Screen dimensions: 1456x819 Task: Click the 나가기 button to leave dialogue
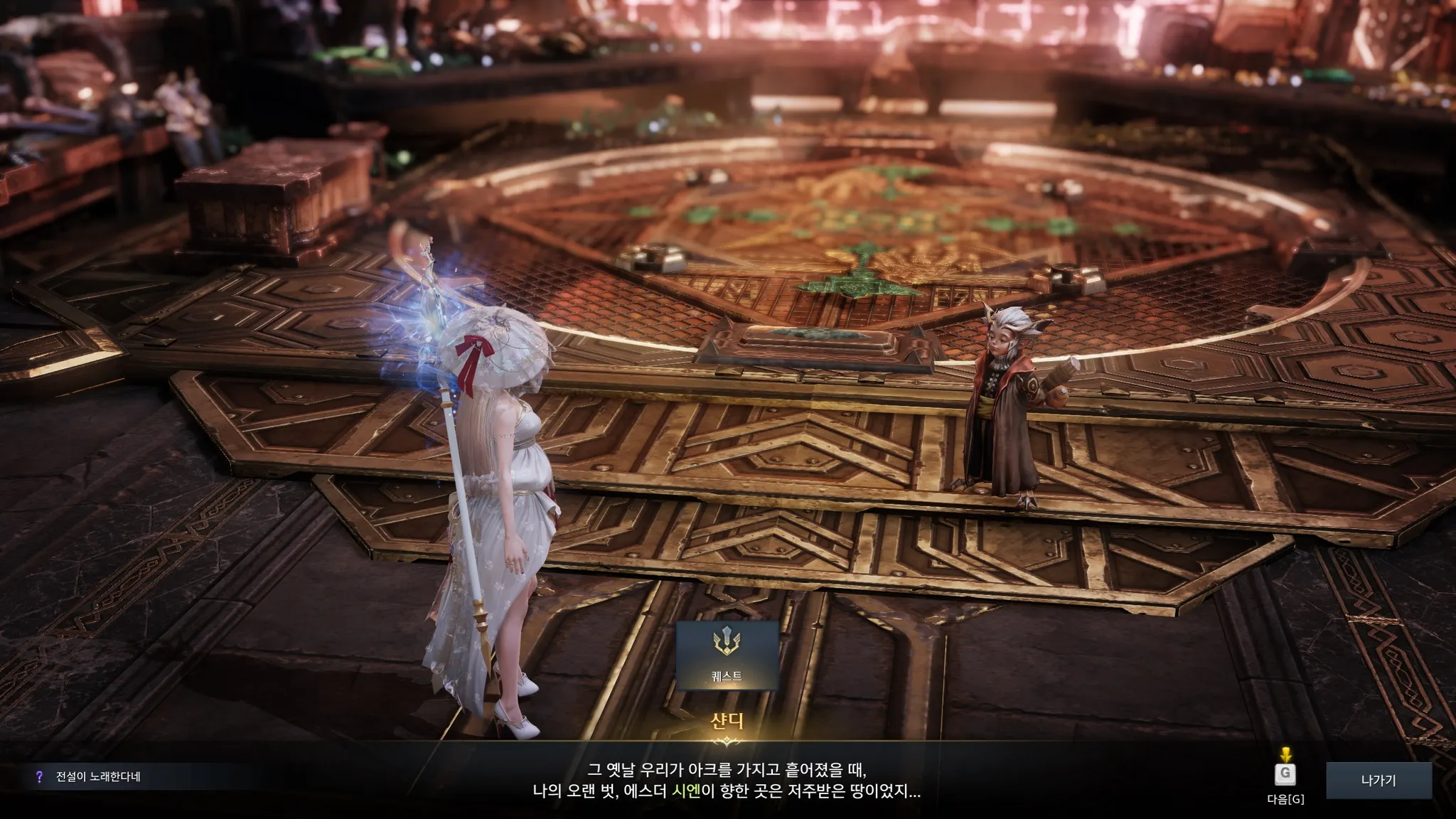[x=1378, y=781]
